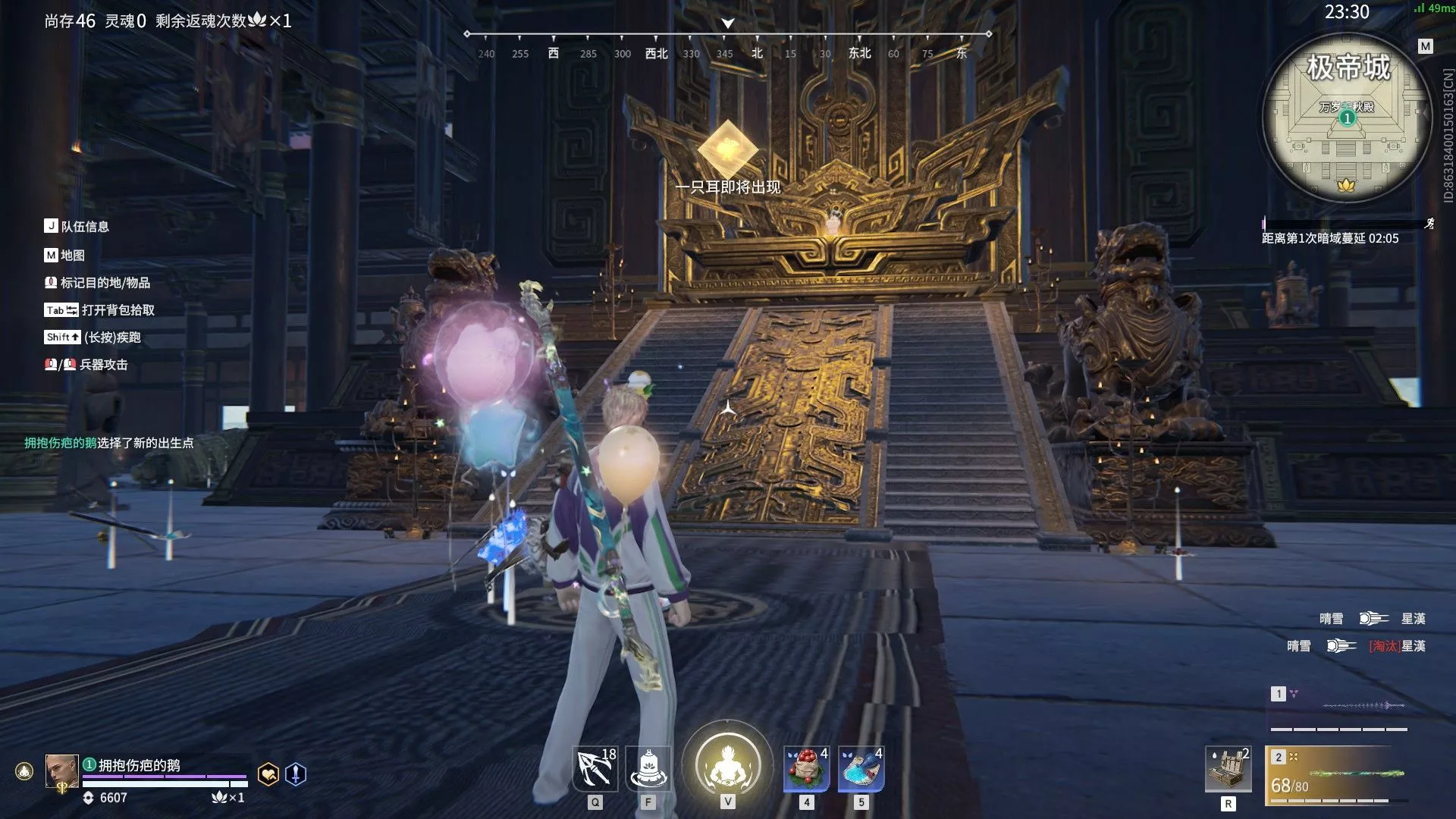Use the red berry bag consumable
This screenshot has height=819, width=1456.
(806, 769)
